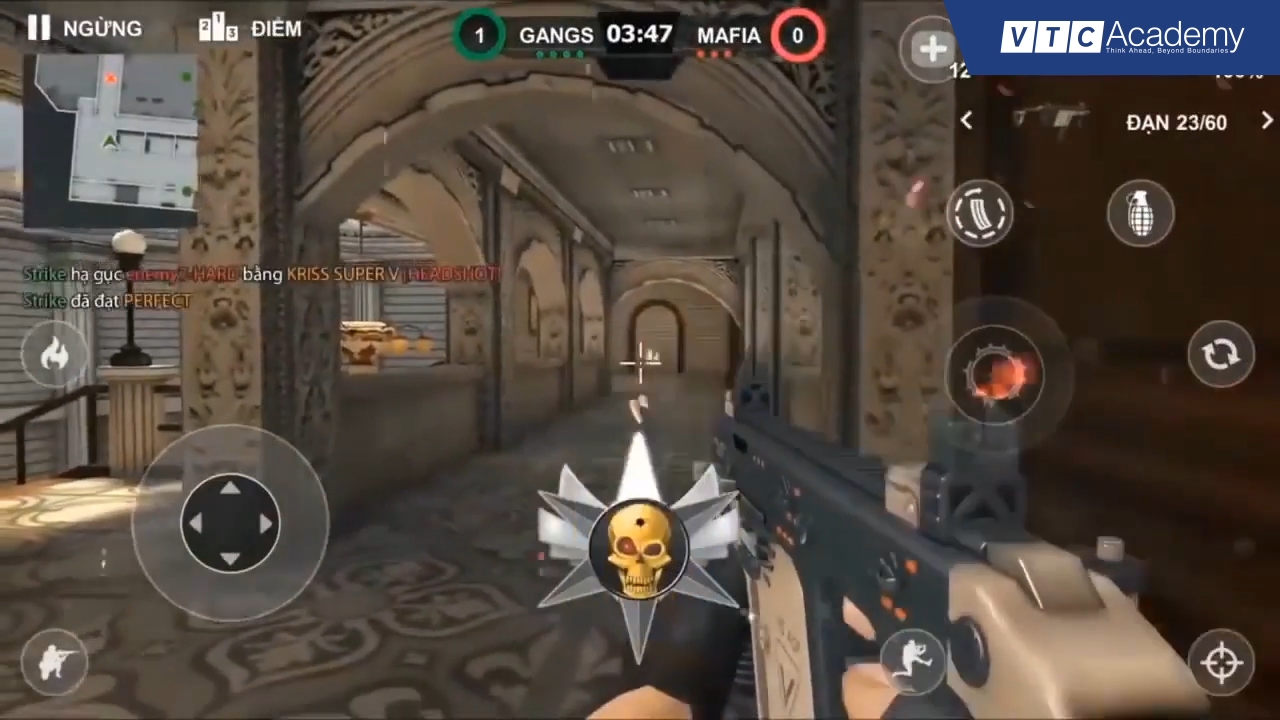Tap the grenade throw icon
1280x720 pixels.
pos(1141,212)
